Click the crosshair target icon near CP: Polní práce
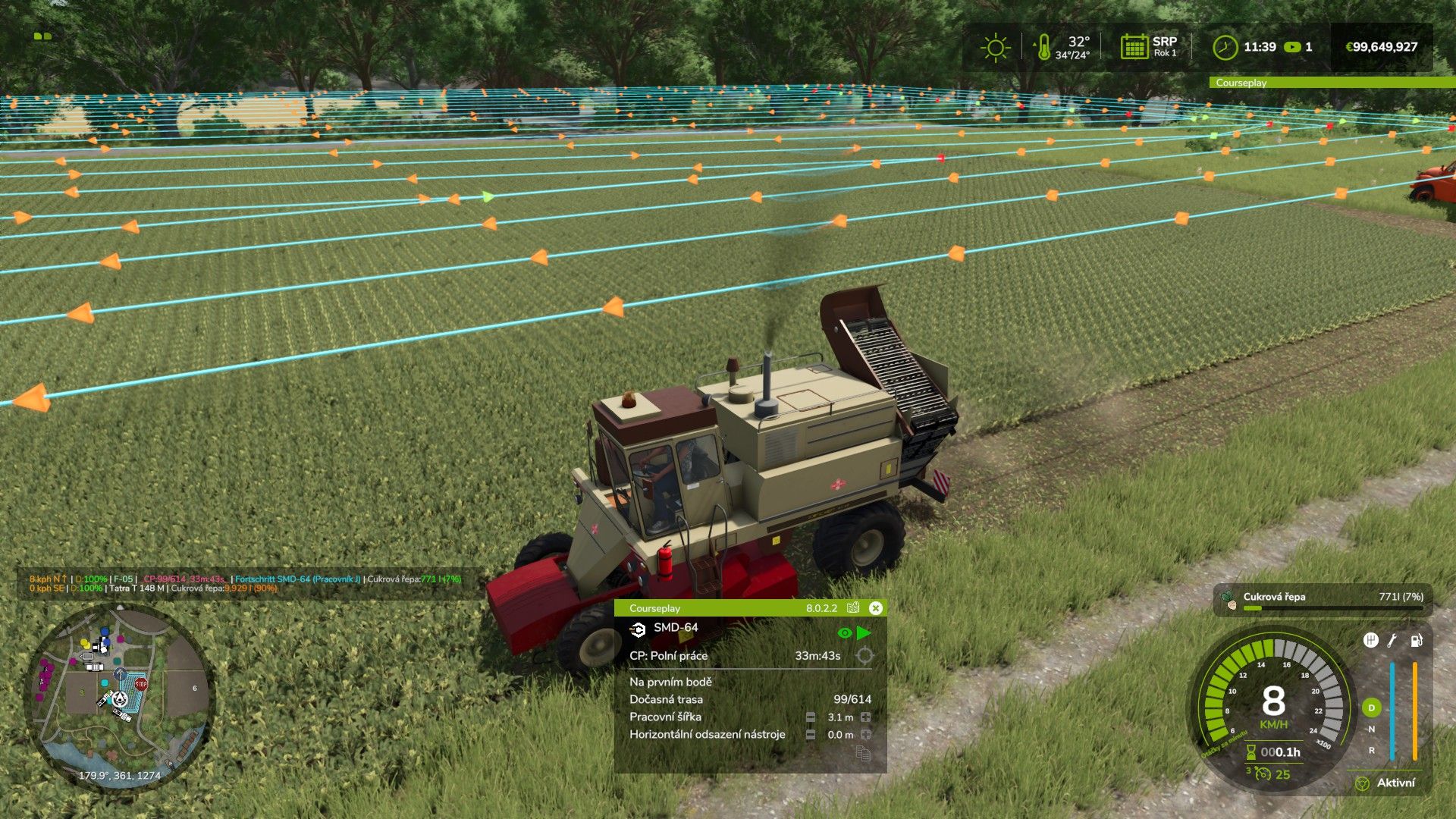Screen dimensions: 1456x819 click(864, 657)
